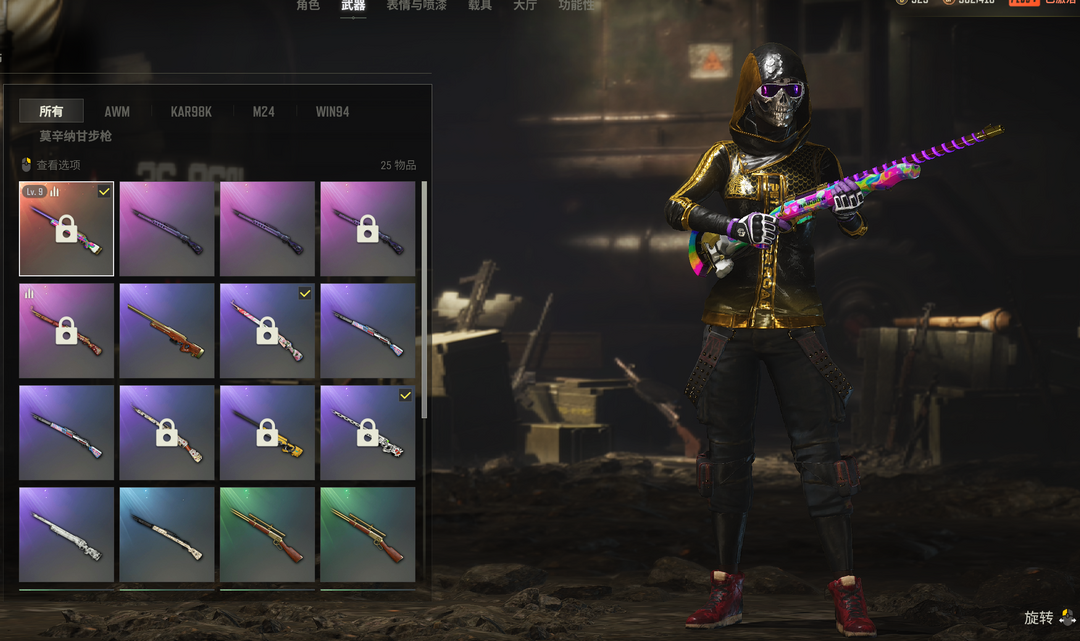1080x641 pixels.
Task: Click the skin list scrollbar
Action: point(425,300)
